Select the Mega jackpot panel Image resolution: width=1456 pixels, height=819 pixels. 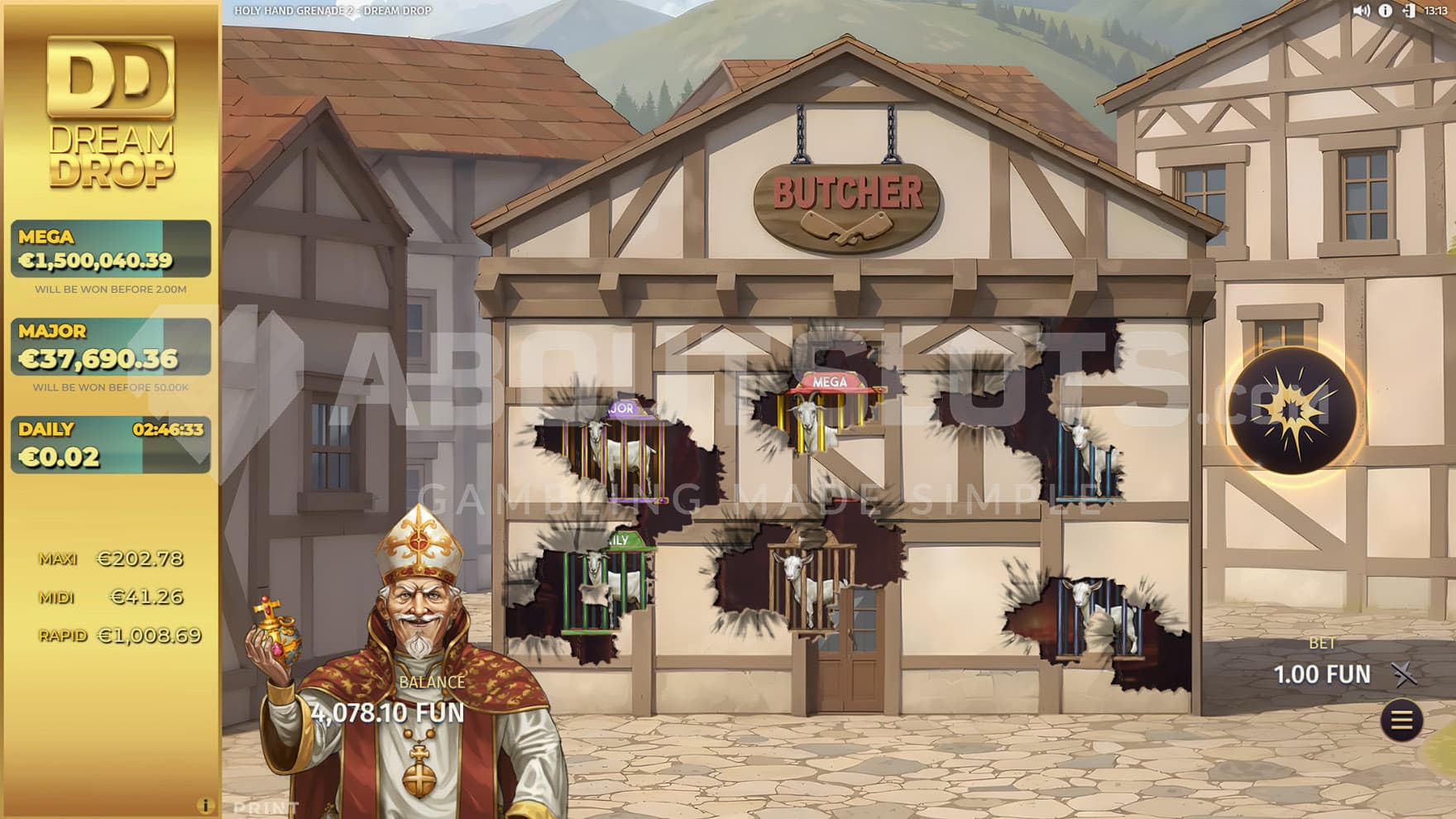(111, 249)
